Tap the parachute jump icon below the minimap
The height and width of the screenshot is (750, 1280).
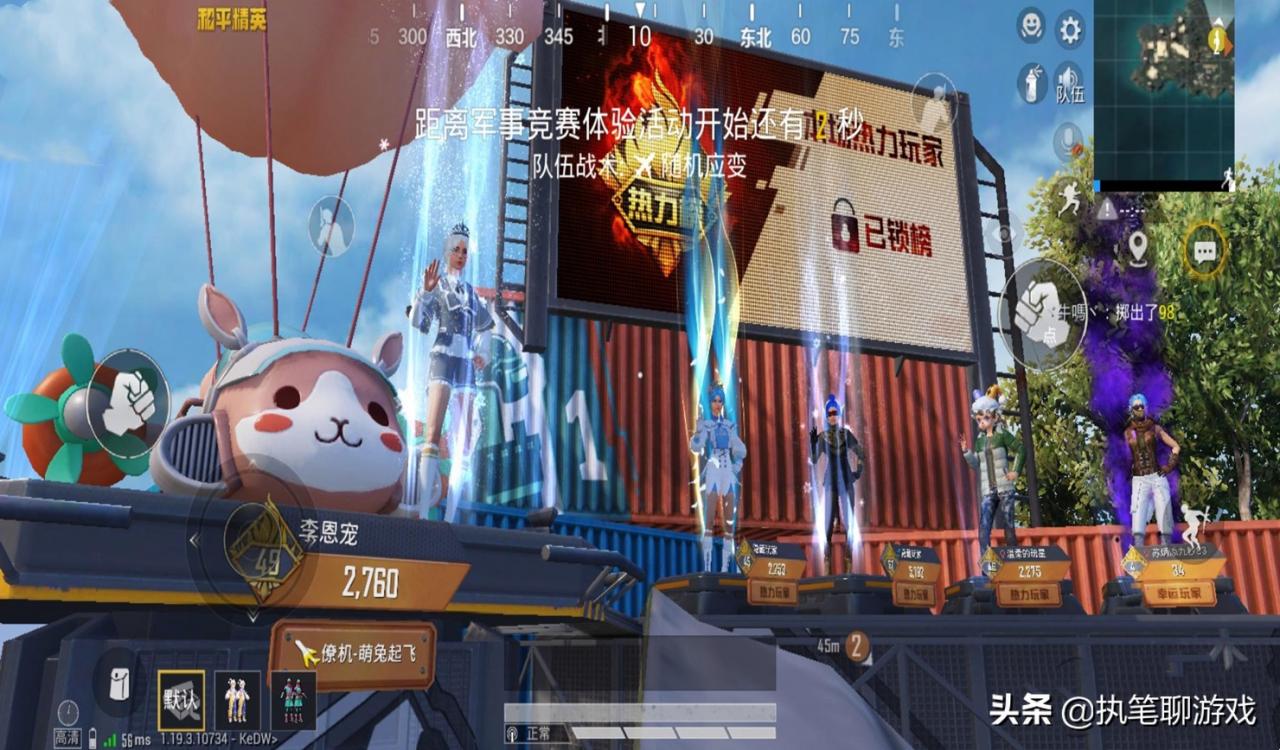[1226, 176]
